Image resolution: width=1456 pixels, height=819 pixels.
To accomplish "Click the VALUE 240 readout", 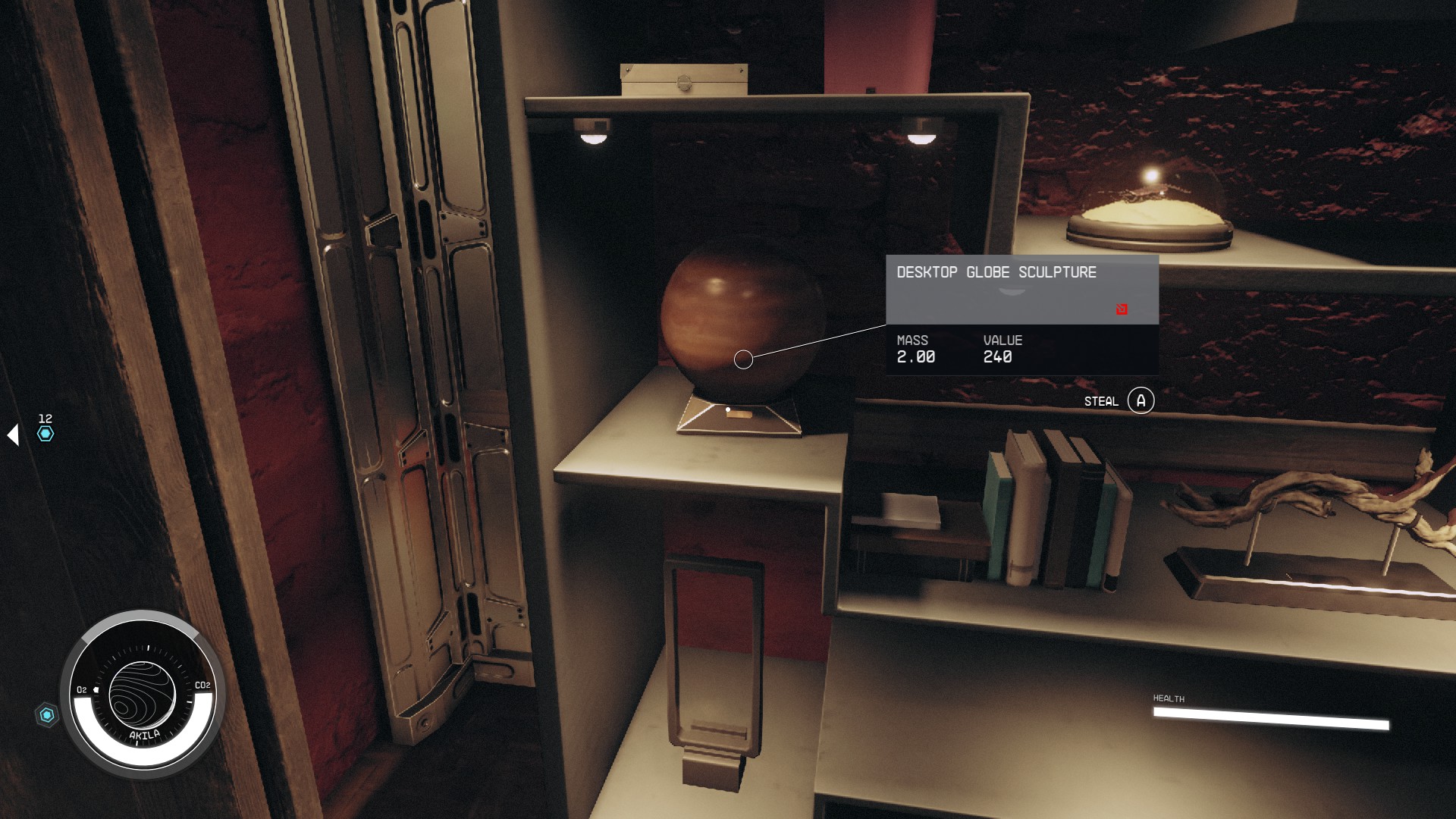I will pyautogui.click(x=999, y=358).
